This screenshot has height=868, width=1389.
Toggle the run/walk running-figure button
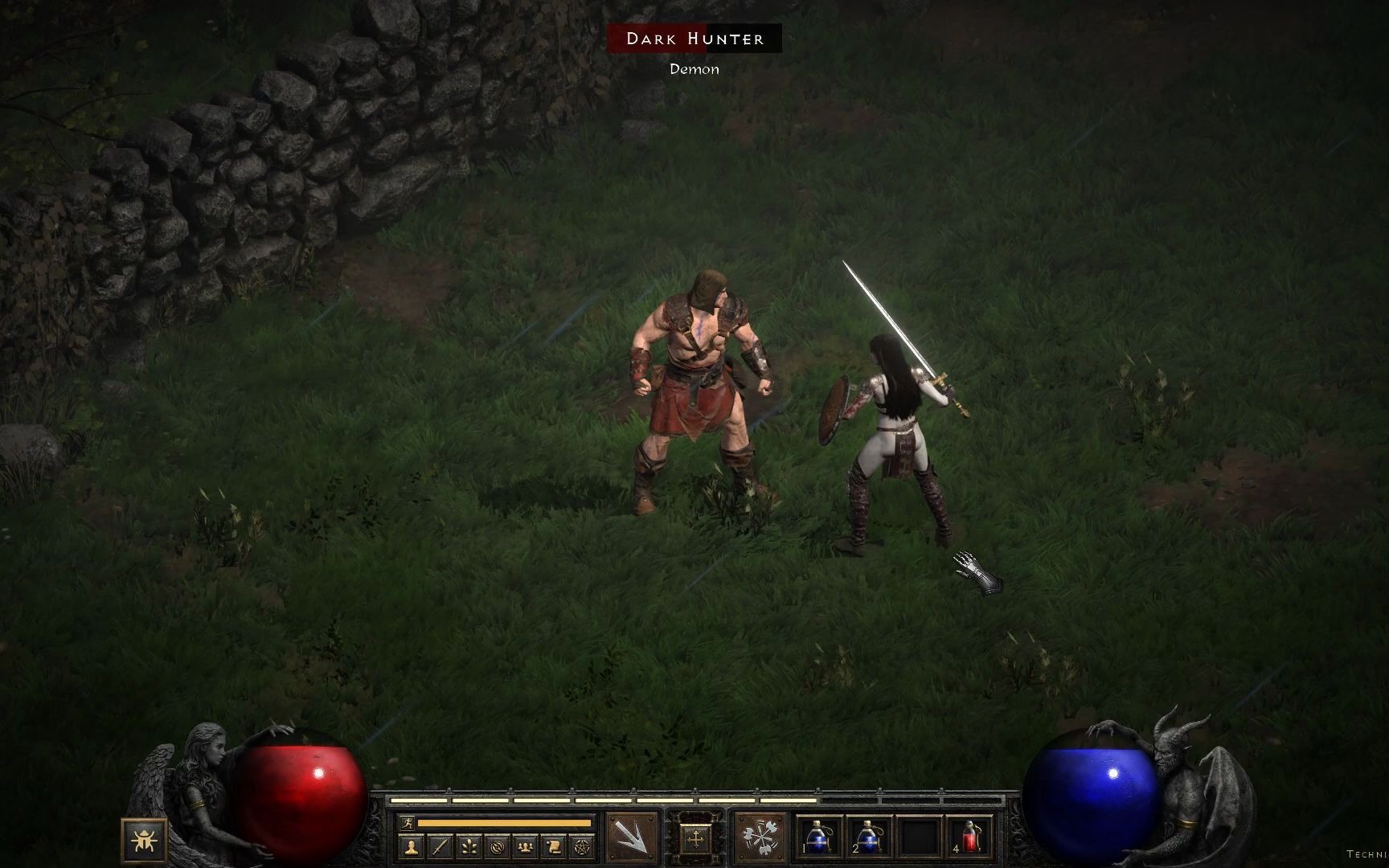(x=408, y=823)
